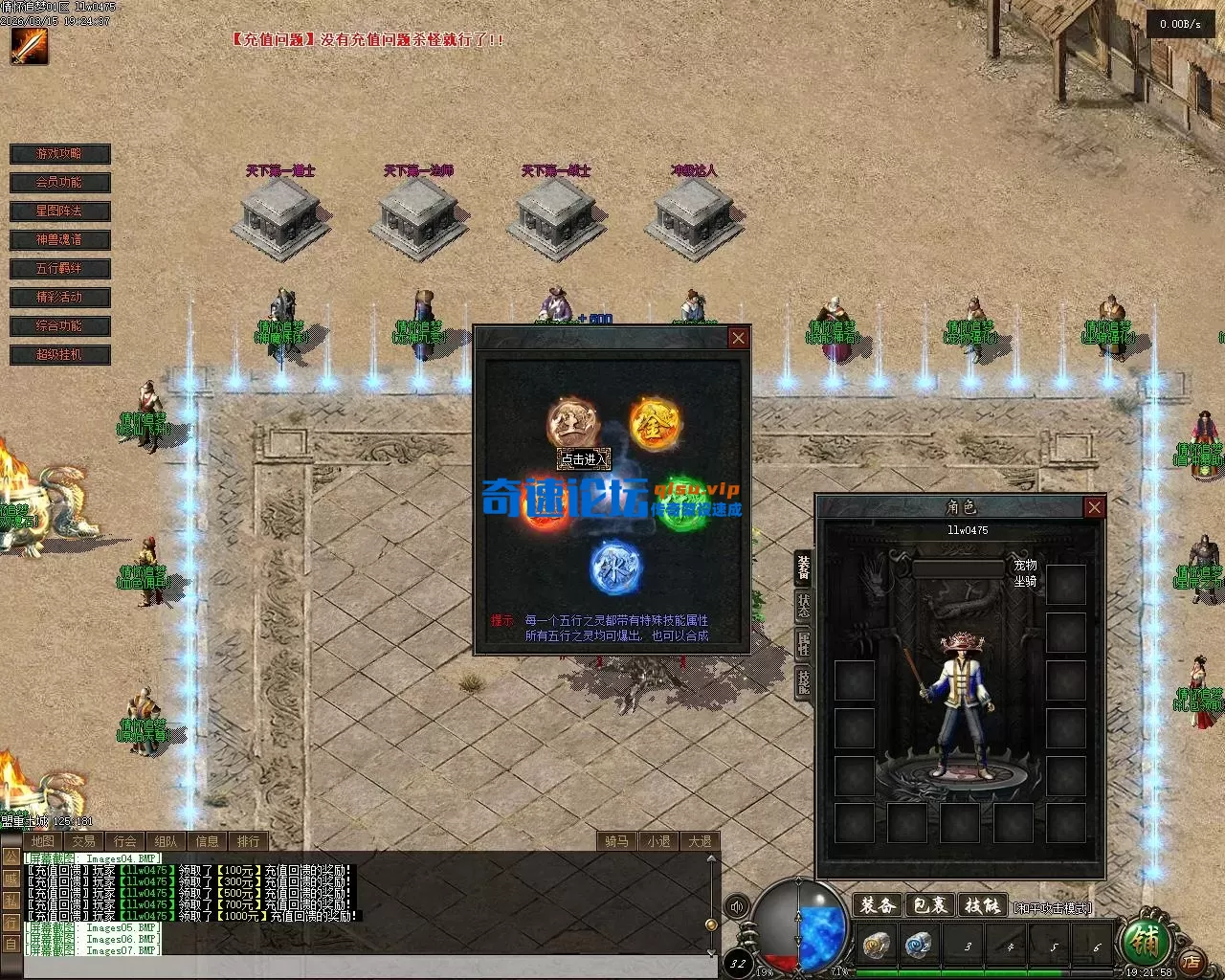Click the 骑马 mount button

(617, 841)
